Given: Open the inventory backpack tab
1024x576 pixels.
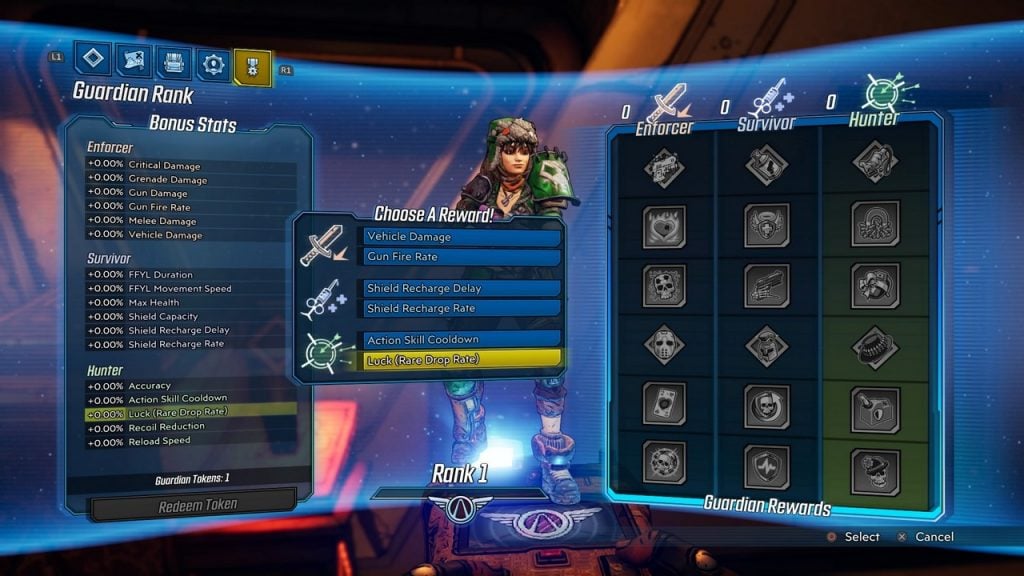Looking at the screenshot, I should 174,63.
